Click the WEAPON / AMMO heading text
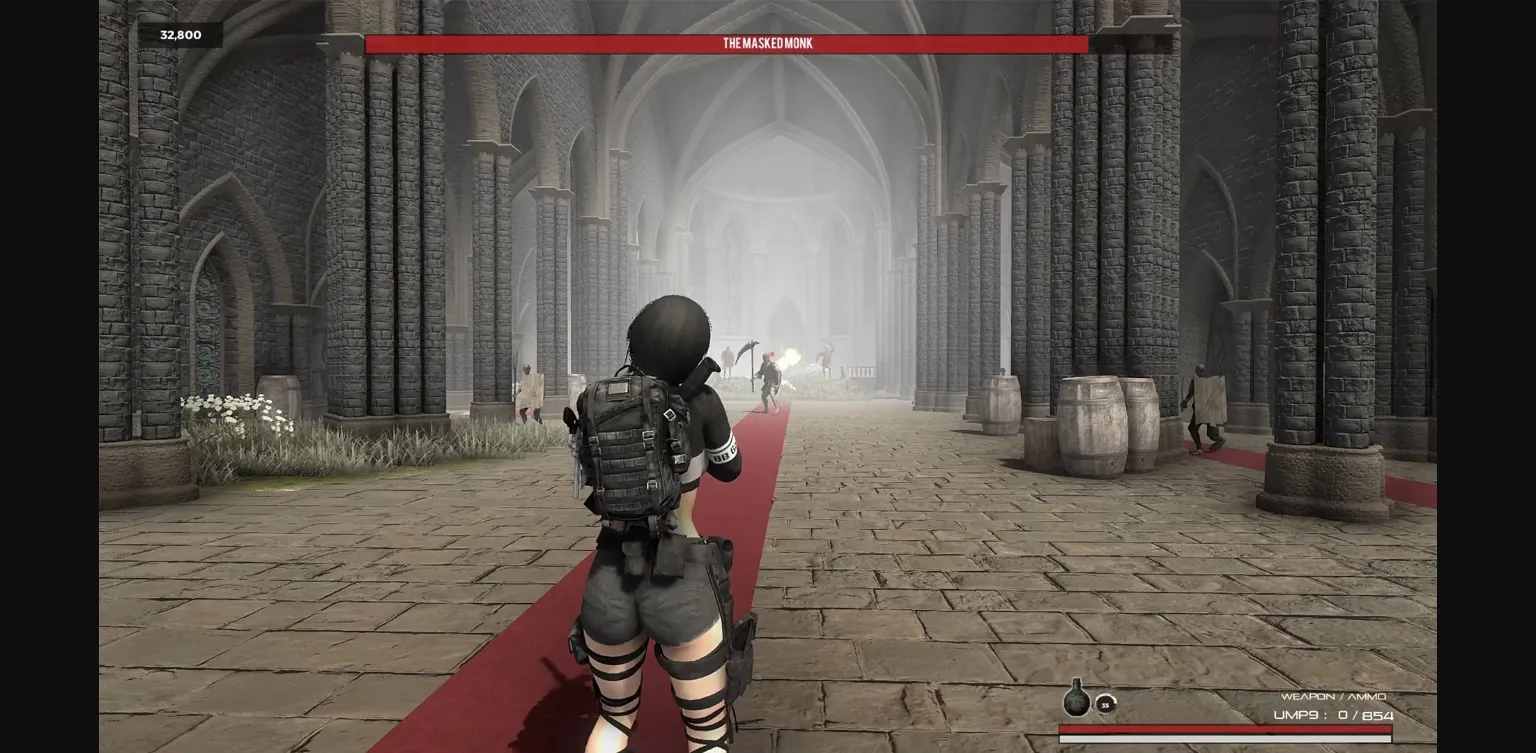The width and height of the screenshot is (1536, 753). (x=1335, y=697)
